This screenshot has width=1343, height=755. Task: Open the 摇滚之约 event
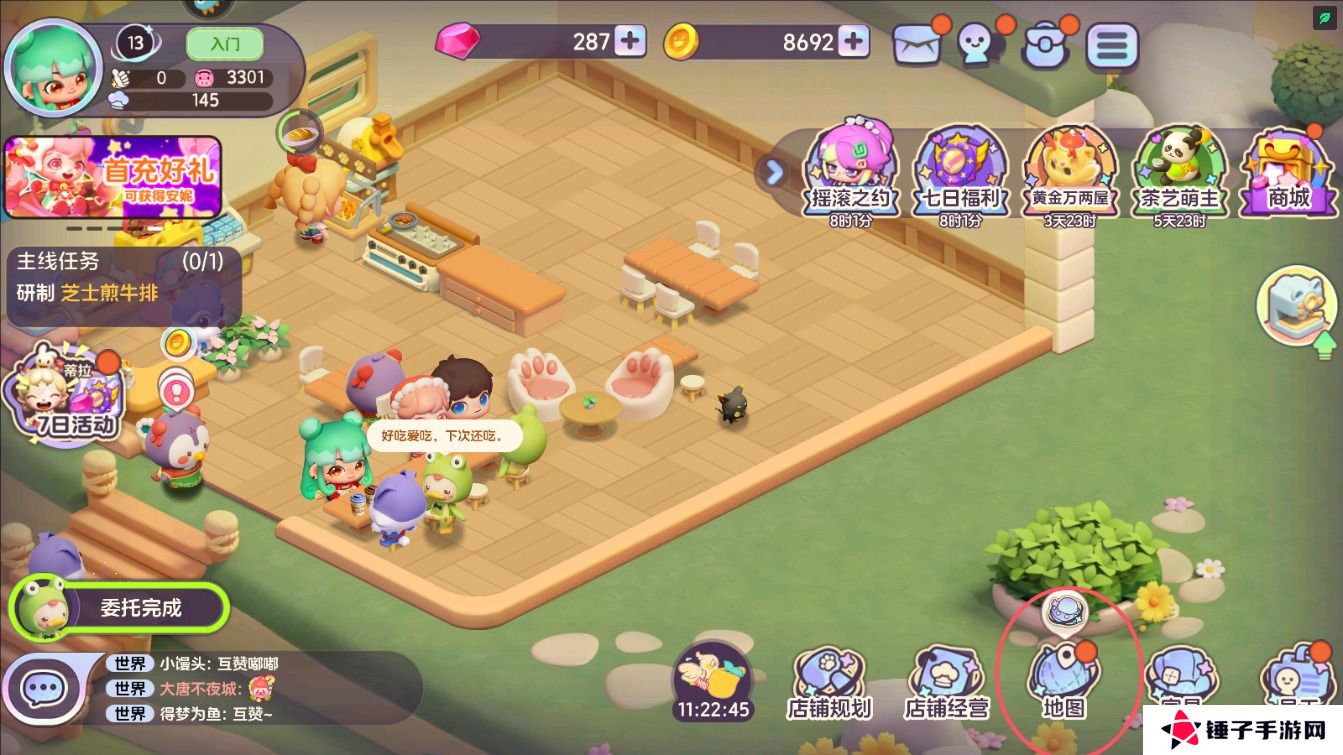click(x=850, y=170)
